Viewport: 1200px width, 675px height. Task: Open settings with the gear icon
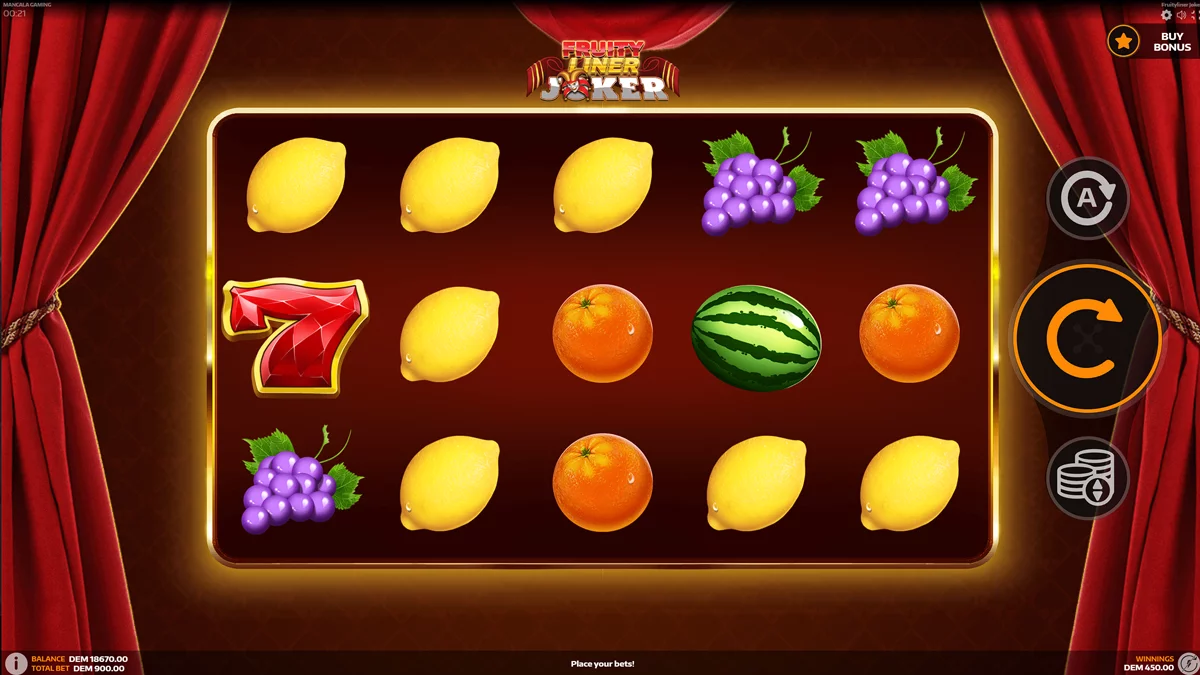(1166, 15)
